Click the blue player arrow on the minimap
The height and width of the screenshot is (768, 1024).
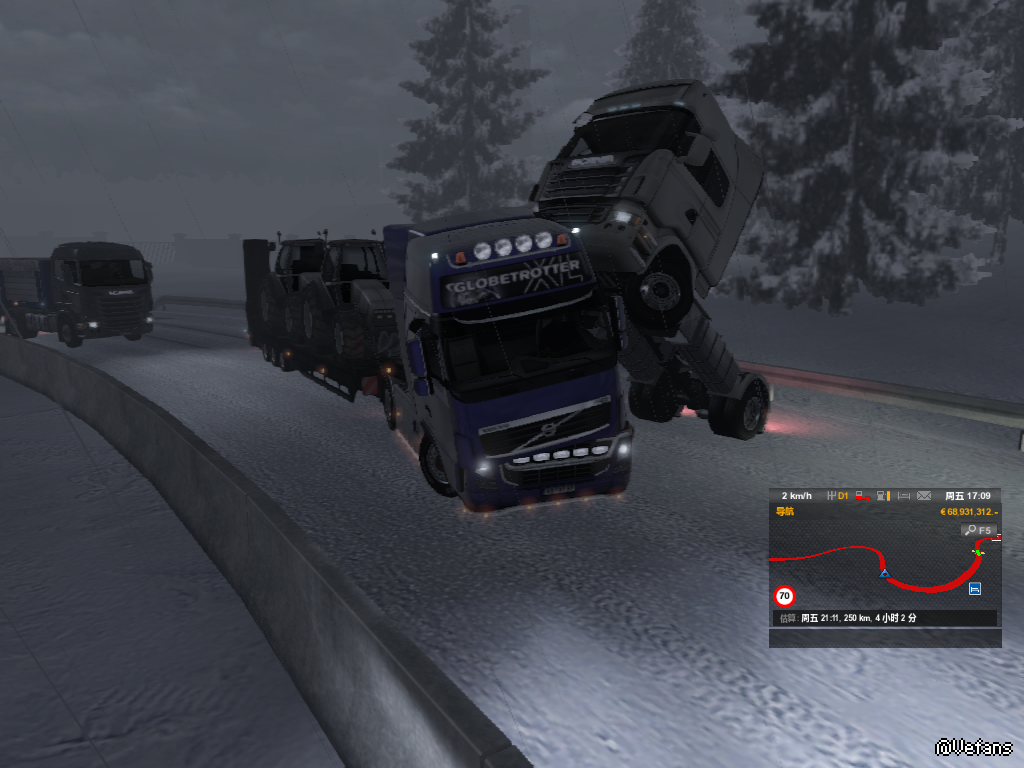pyautogui.click(x=884, y=574)
